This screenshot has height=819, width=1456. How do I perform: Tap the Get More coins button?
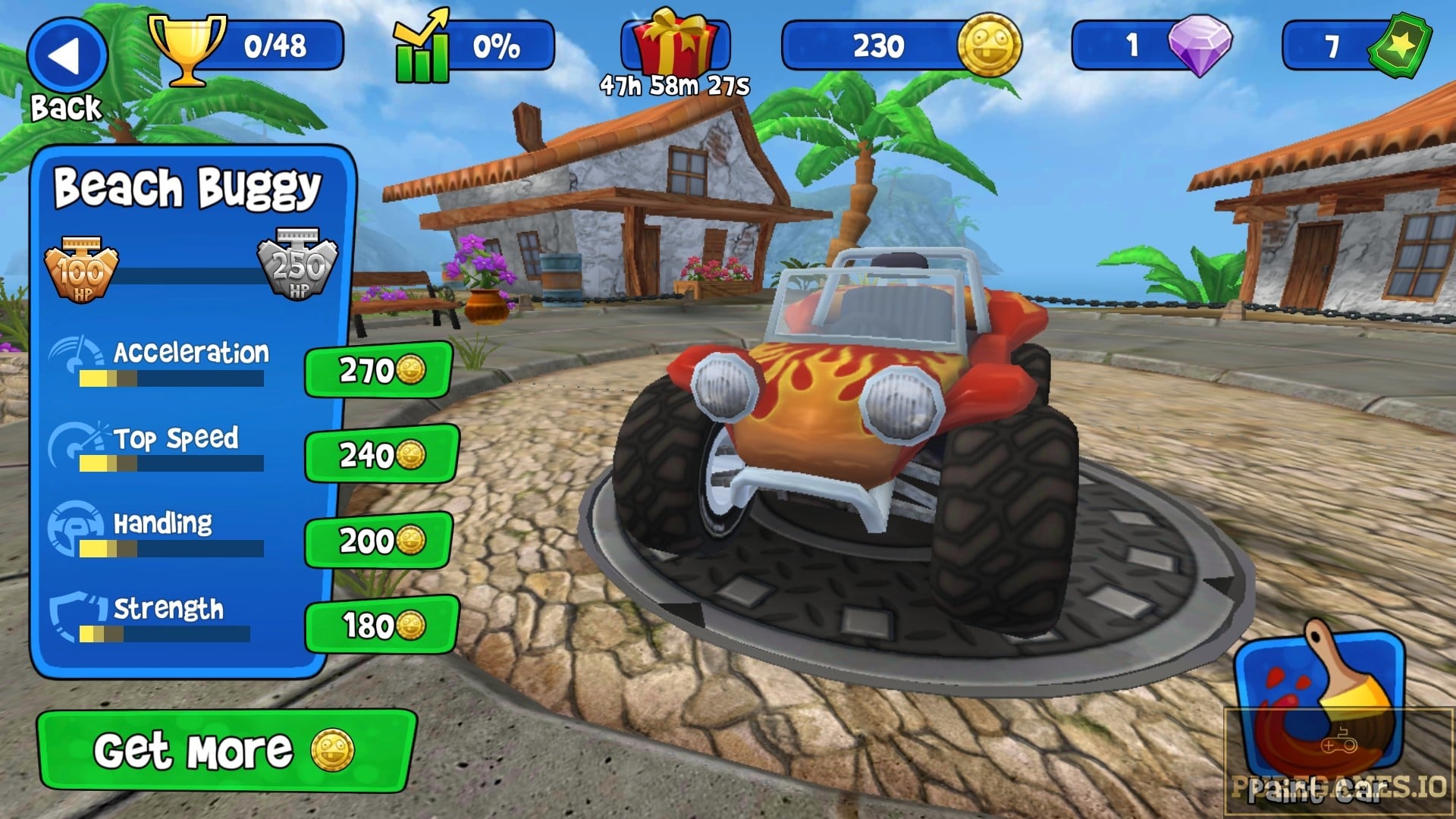pyautogui.click(x=224, y=751)
